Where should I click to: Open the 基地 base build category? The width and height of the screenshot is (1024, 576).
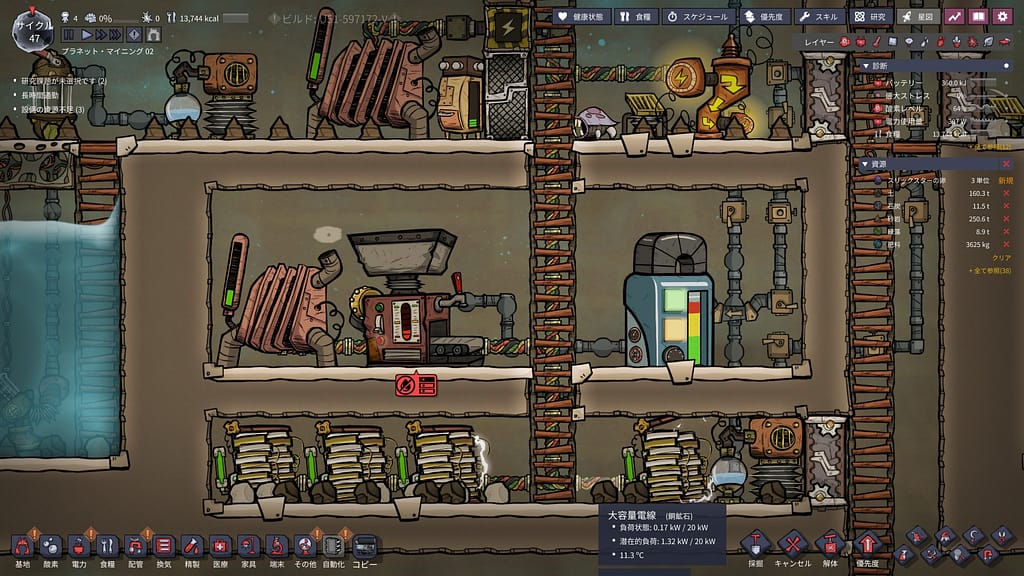[x=22, y=548]
